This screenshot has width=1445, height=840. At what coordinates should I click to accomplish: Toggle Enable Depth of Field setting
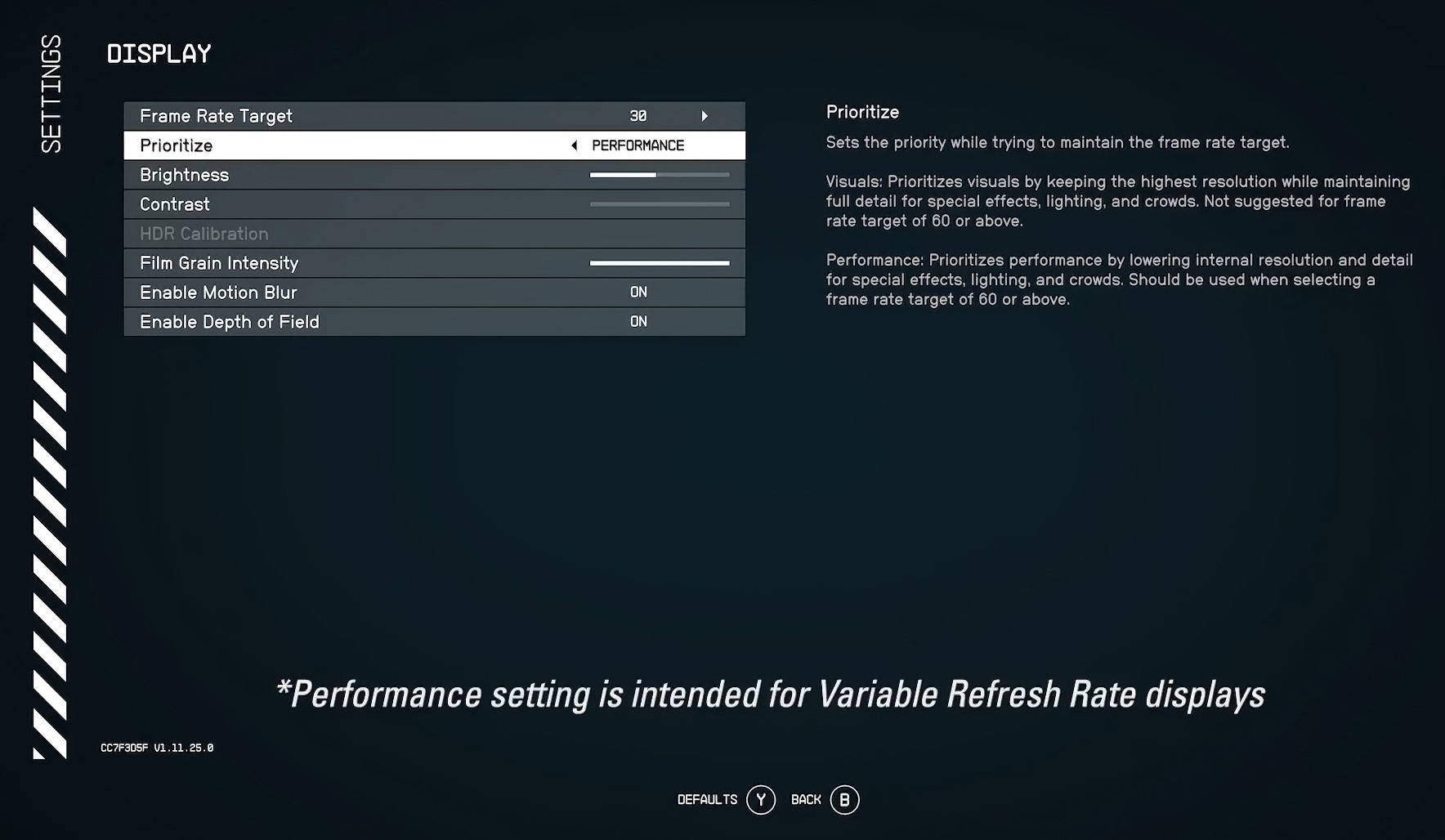(638, 322)
